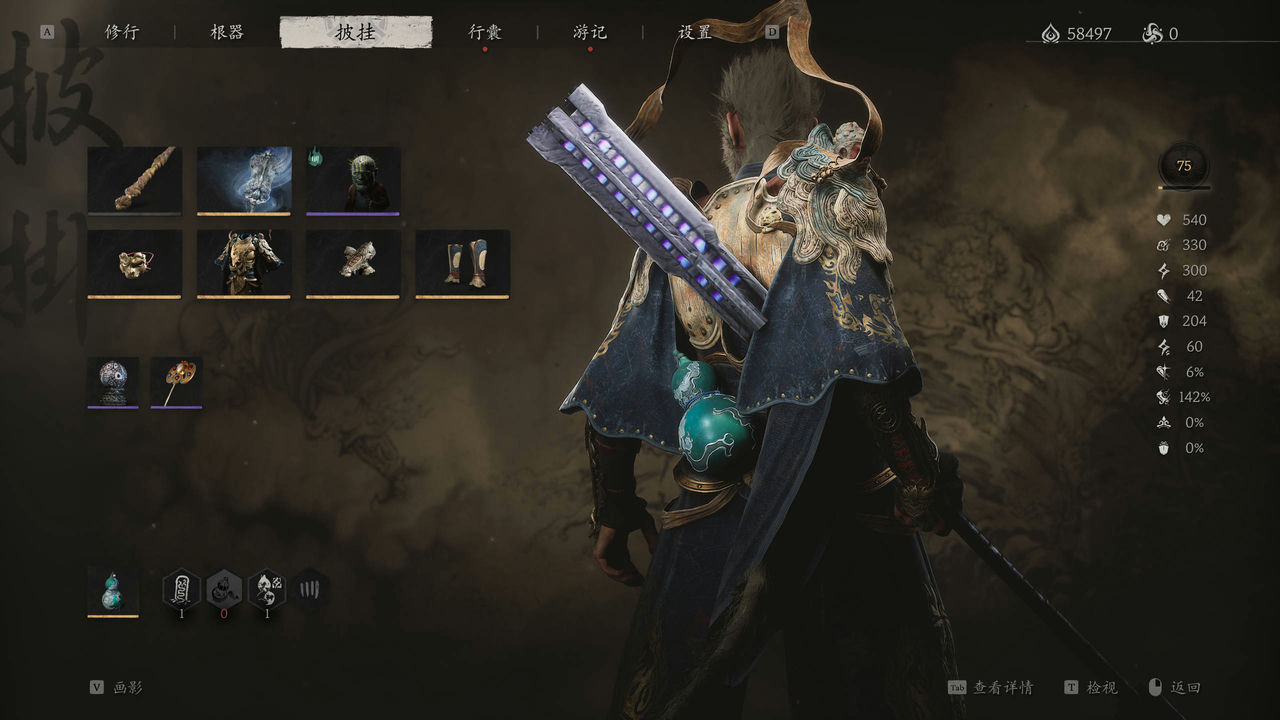Viewport: 1280px width, 720px height.
Task: Select the teal gourd slot
Action: tap(113, 592)
